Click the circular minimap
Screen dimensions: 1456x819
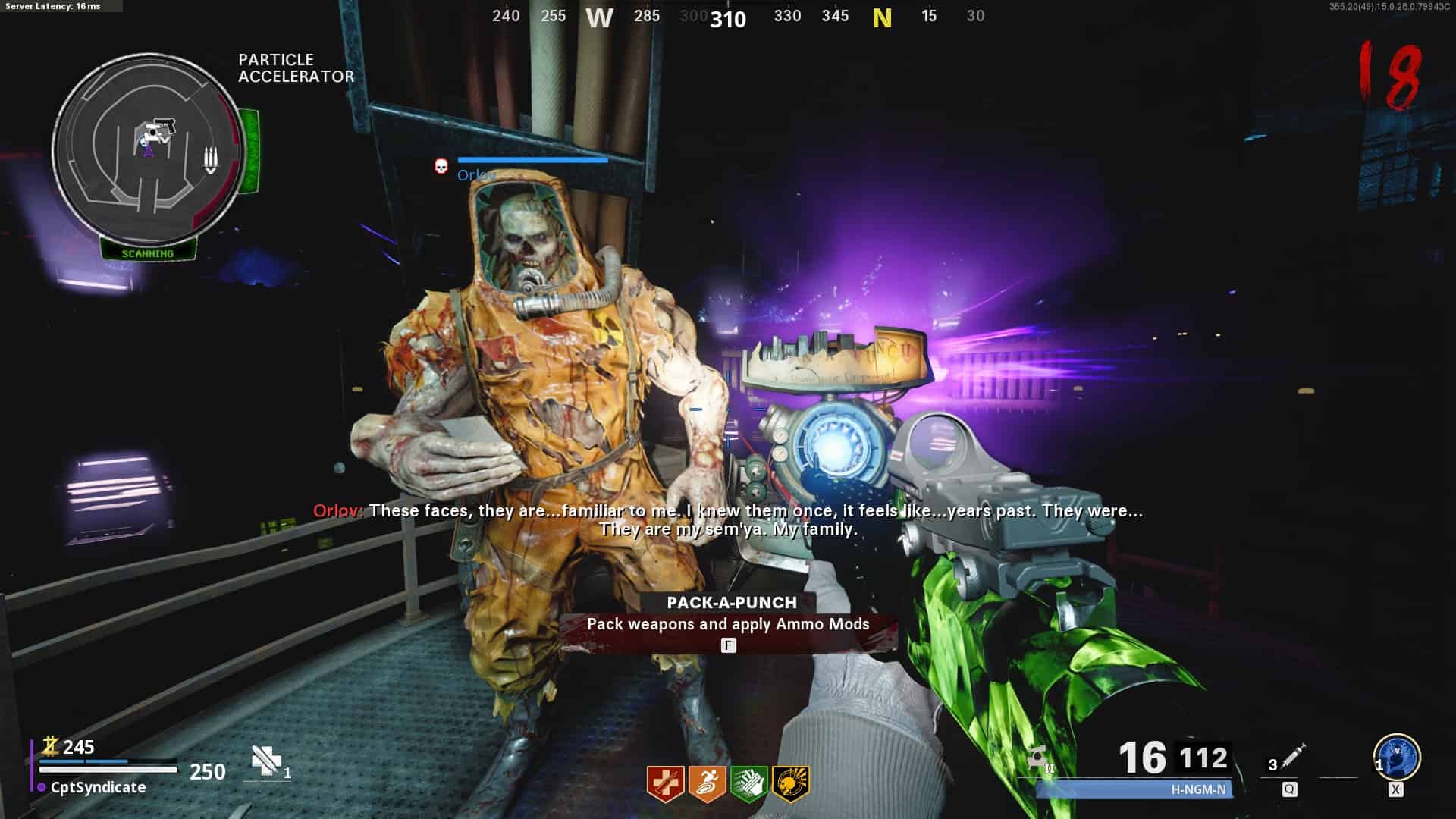[148, 148]
